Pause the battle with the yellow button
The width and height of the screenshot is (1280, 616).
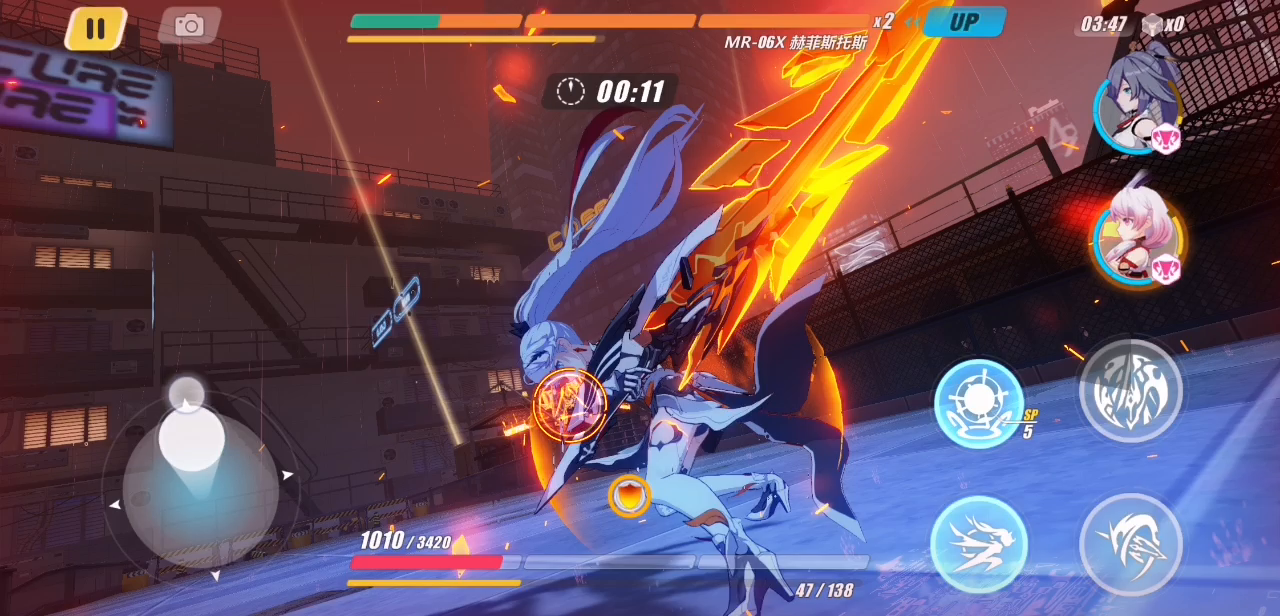click(x=96, y=28)
